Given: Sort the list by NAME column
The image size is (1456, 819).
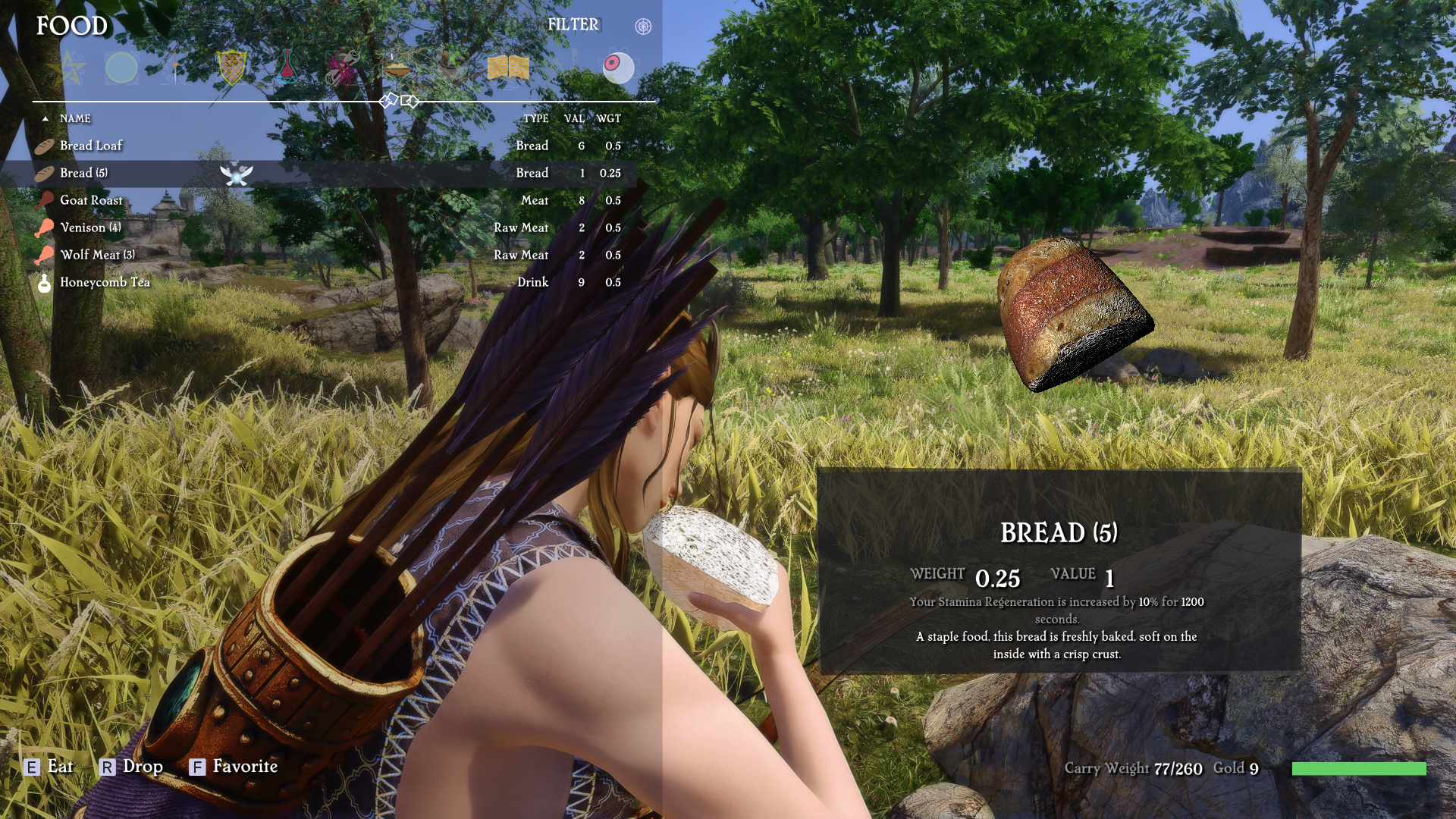Looking at the screenshot, I should coord(75,118).
